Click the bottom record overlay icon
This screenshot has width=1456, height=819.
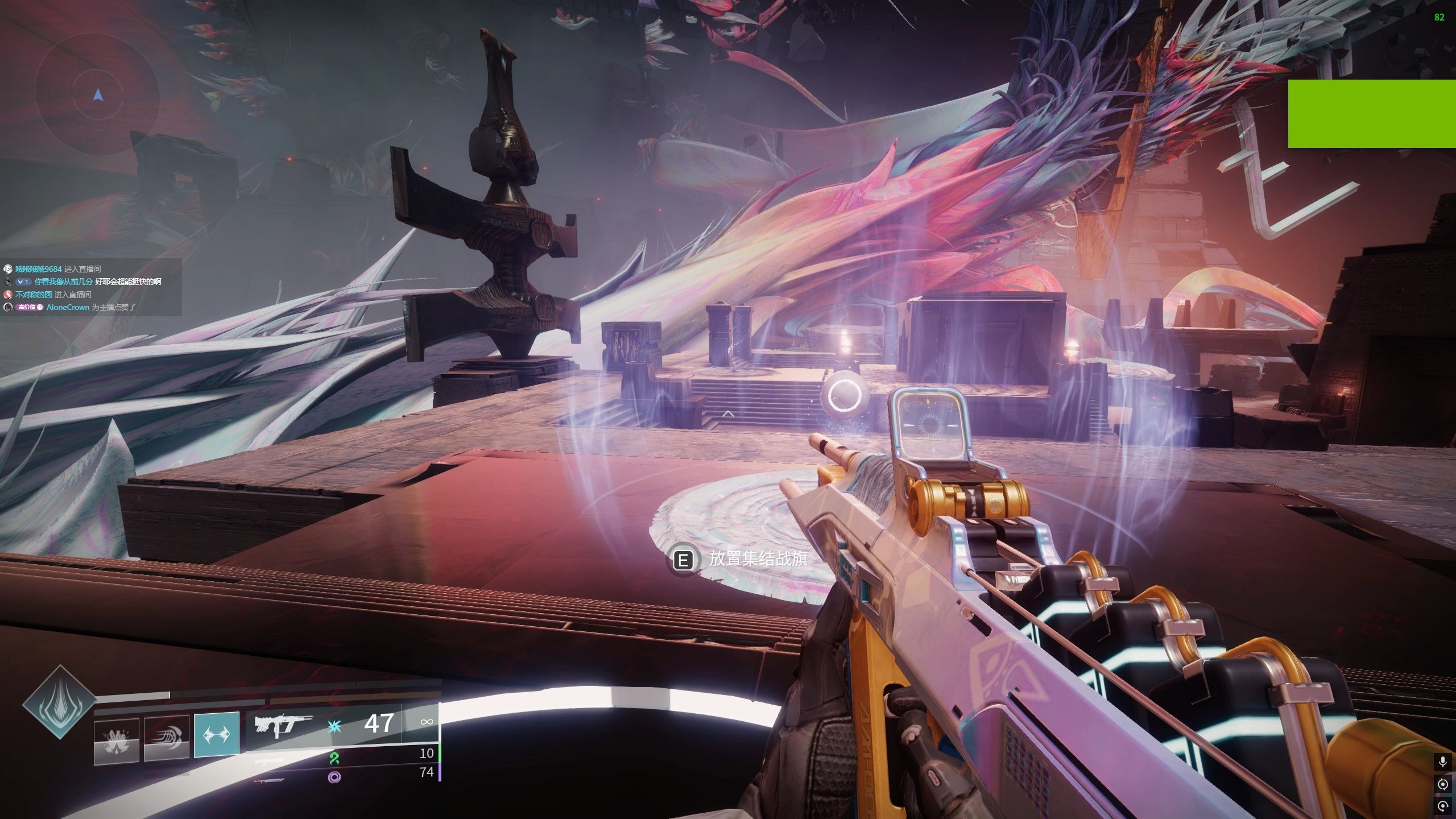[x=1442, y=806]
